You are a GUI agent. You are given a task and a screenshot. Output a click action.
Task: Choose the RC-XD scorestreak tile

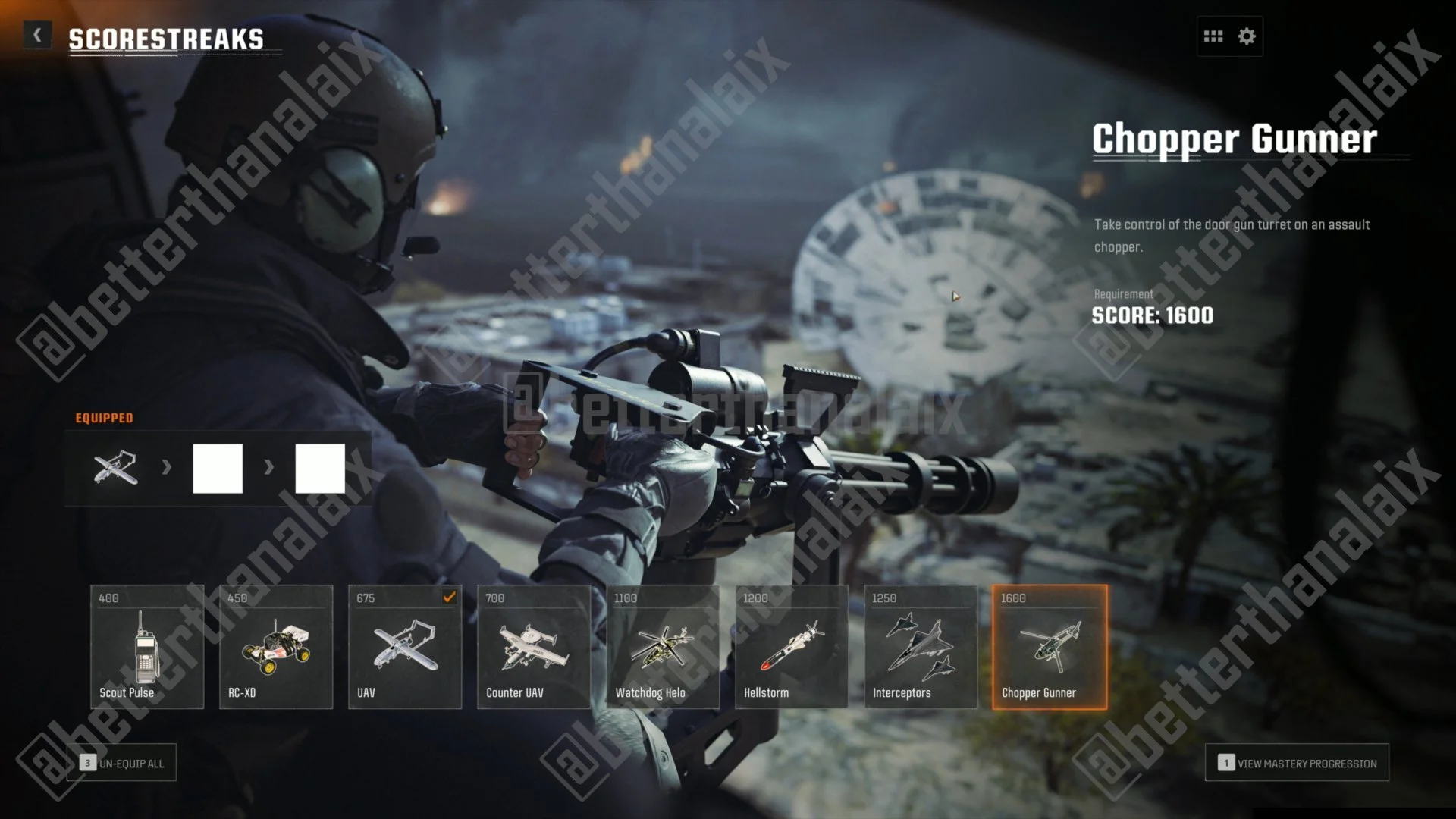tap(276, 647)
